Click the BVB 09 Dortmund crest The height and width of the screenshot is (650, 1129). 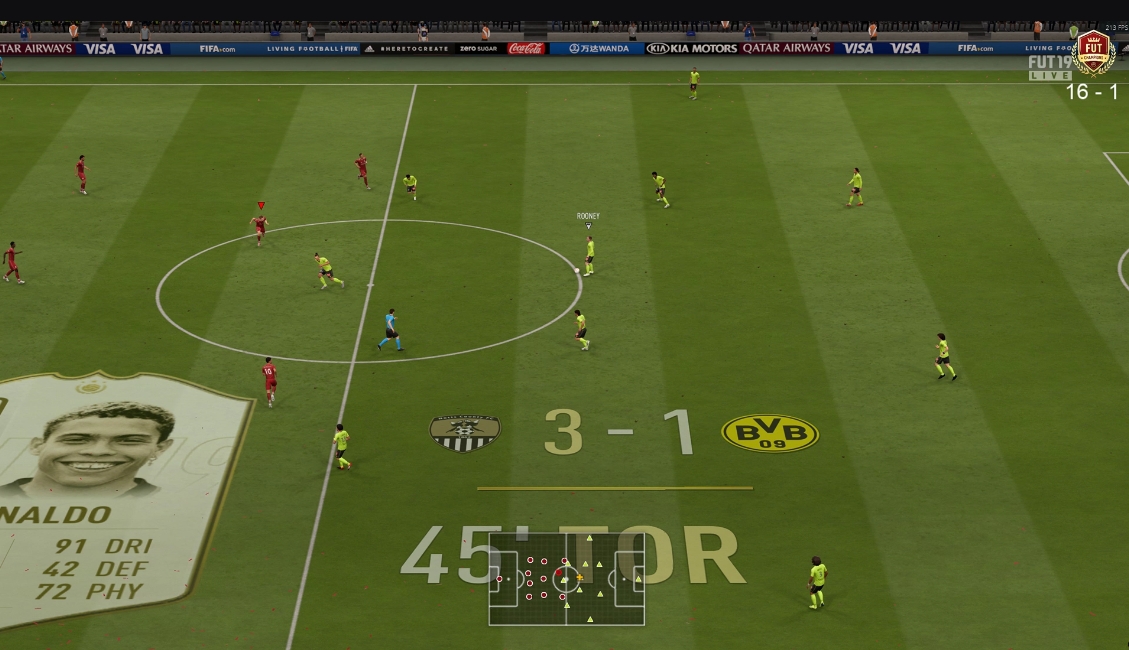[x=769, y=433]
